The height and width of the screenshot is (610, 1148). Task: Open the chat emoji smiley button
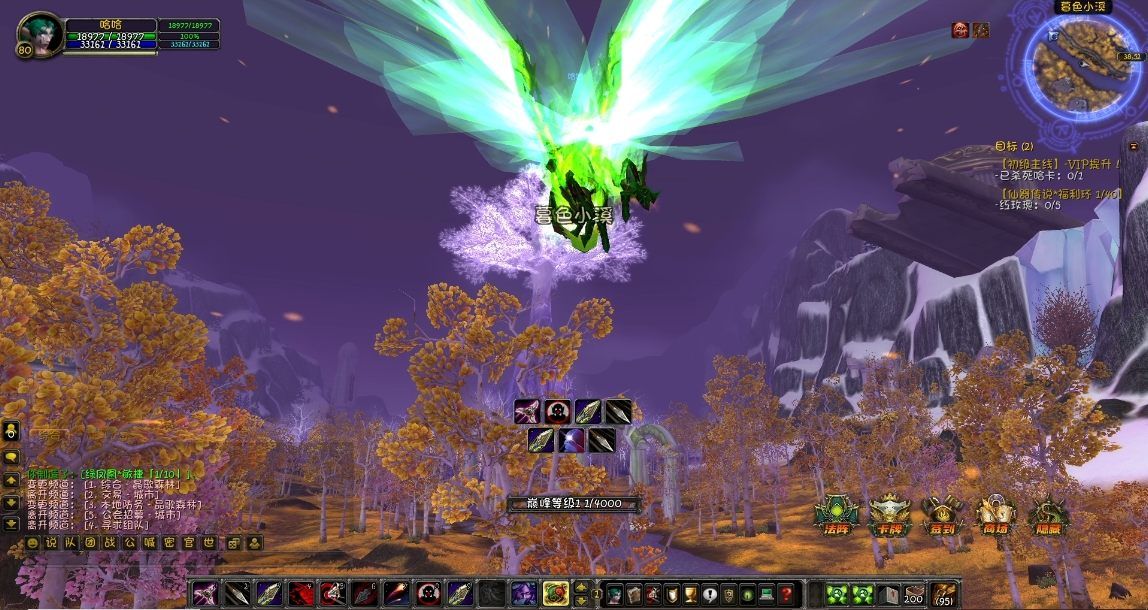coord(33,543)
